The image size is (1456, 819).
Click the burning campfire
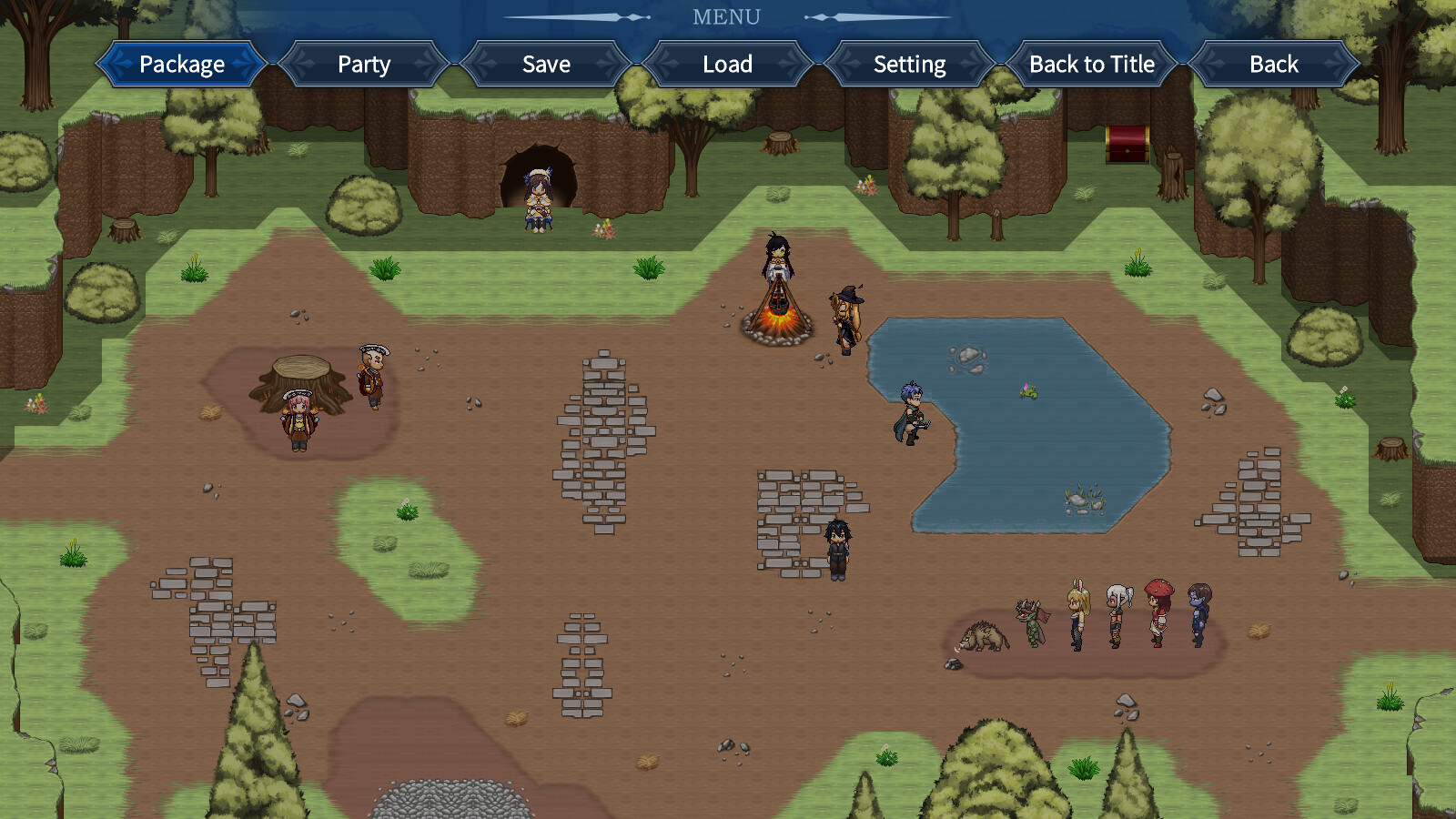tap(778, 318)
